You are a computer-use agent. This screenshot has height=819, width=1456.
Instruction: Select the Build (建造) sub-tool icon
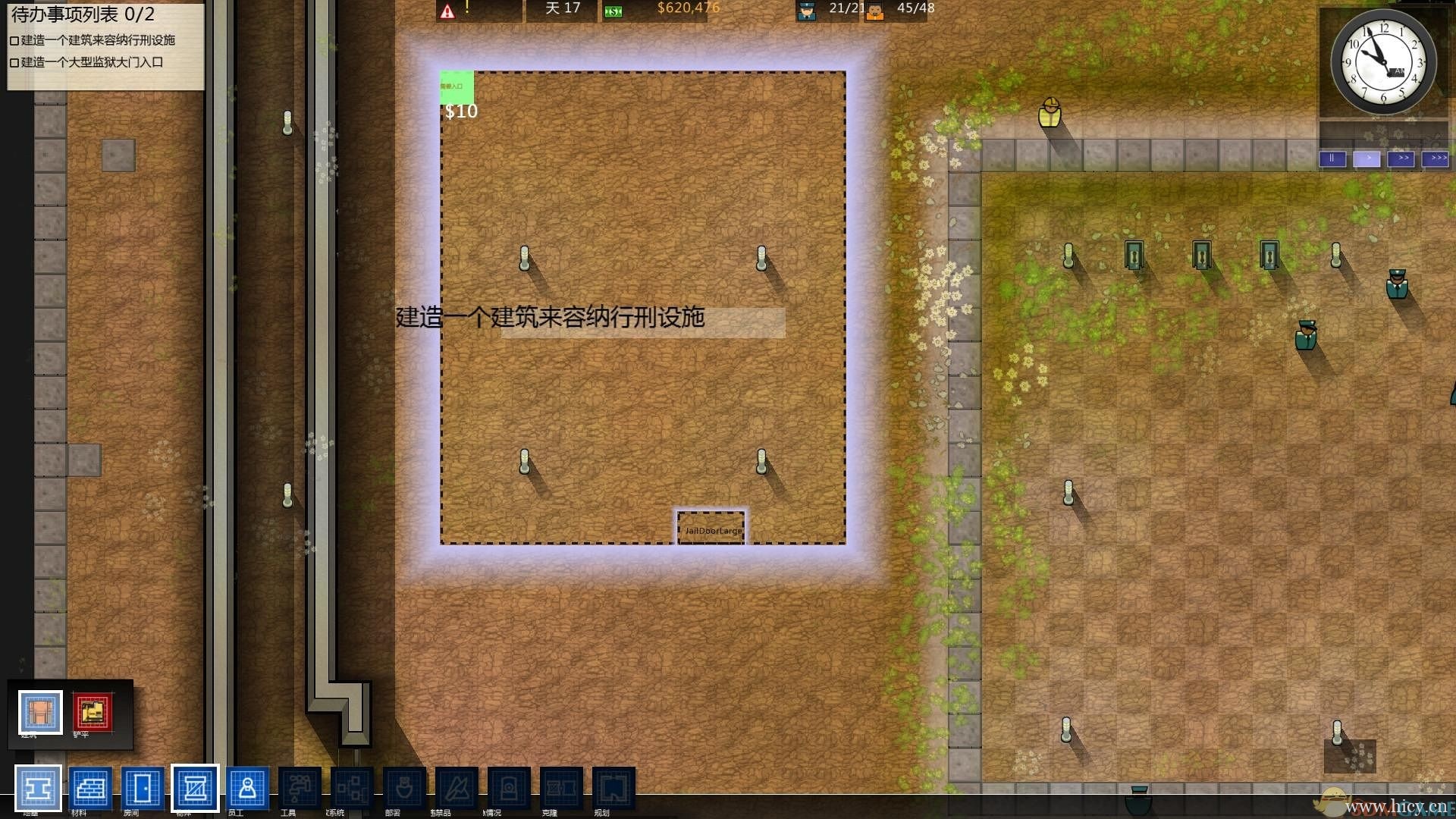click(x=39, y=711)
